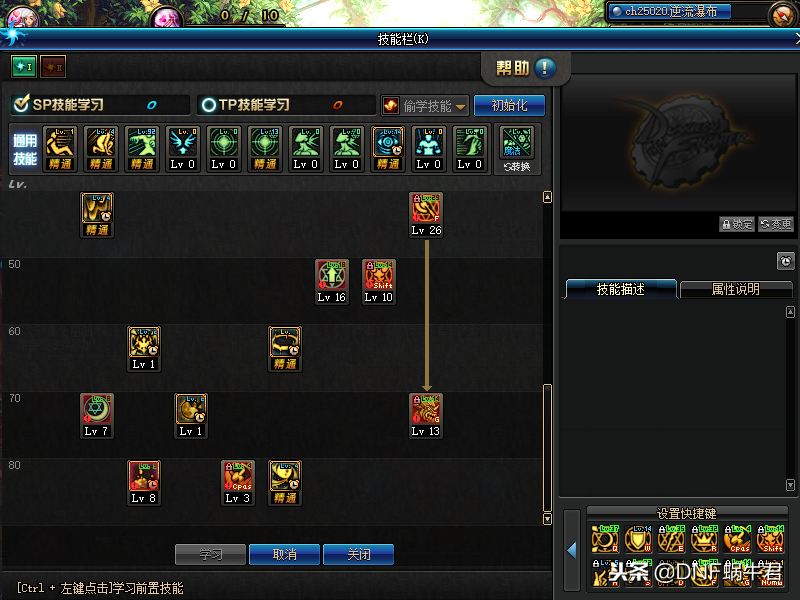Select the Lv 13 skill icon
Viewport: 800px width, 600px height.
426,409
